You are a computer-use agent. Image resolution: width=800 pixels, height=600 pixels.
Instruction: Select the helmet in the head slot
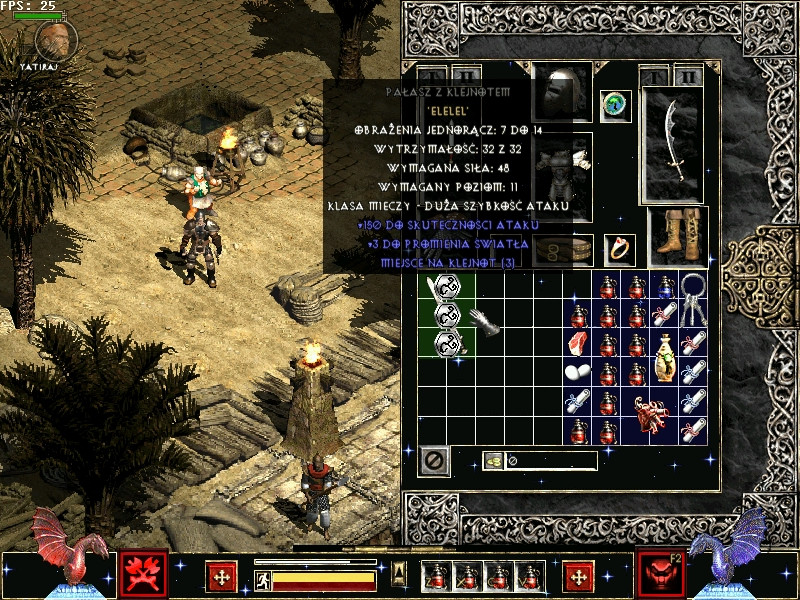tap(562, 93)
